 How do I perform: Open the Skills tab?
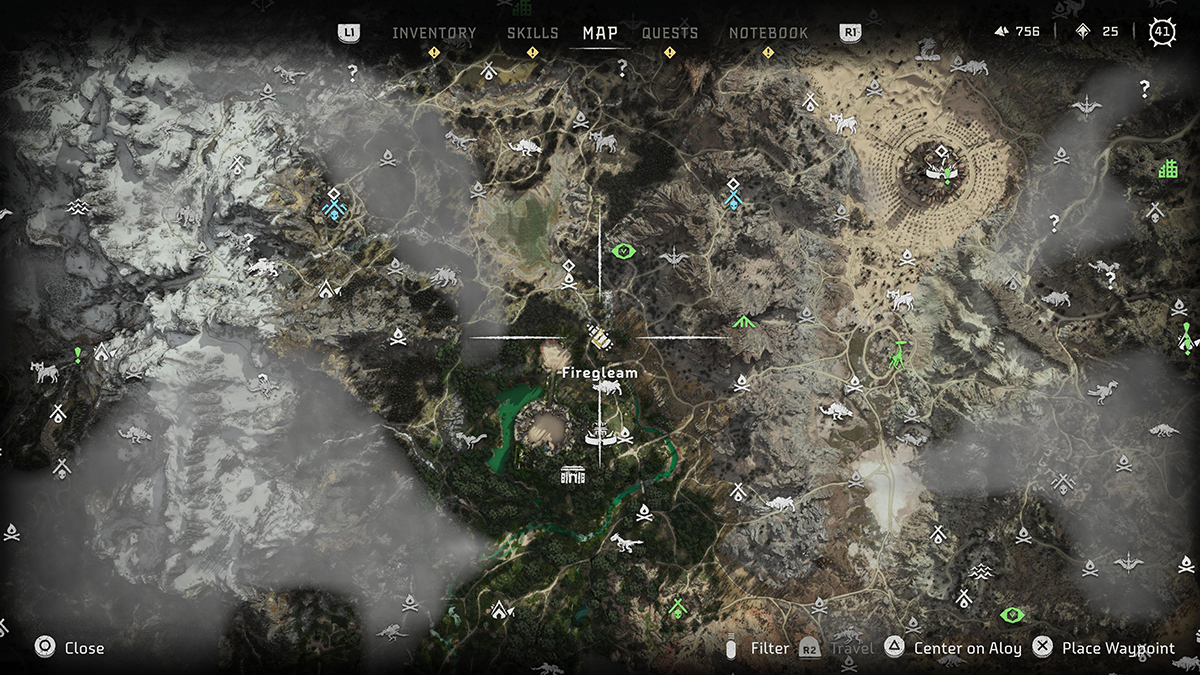(x=532, y=33)
